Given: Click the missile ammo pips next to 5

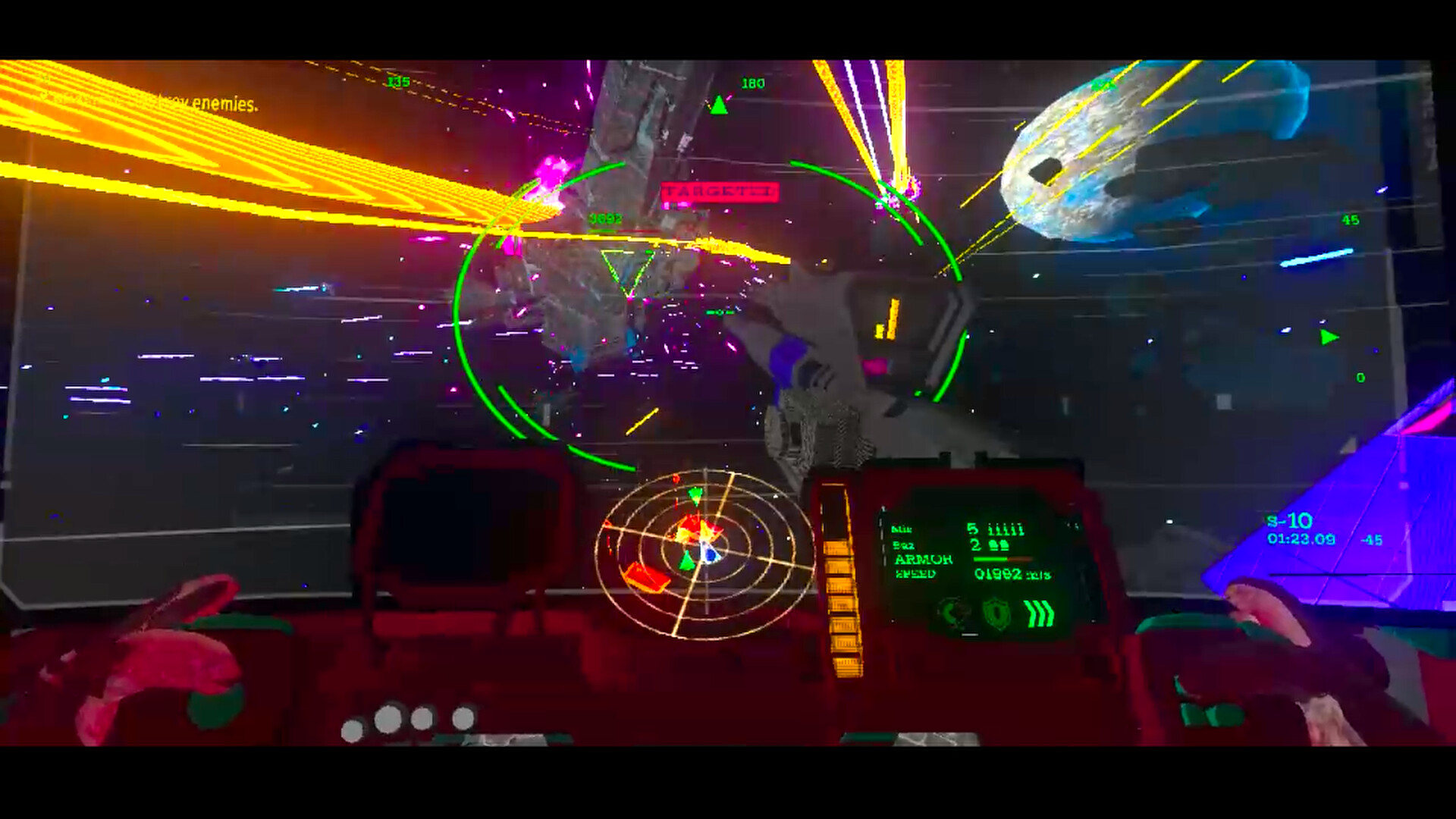Looking at the screenshot, I should (x=1006, y=529).
